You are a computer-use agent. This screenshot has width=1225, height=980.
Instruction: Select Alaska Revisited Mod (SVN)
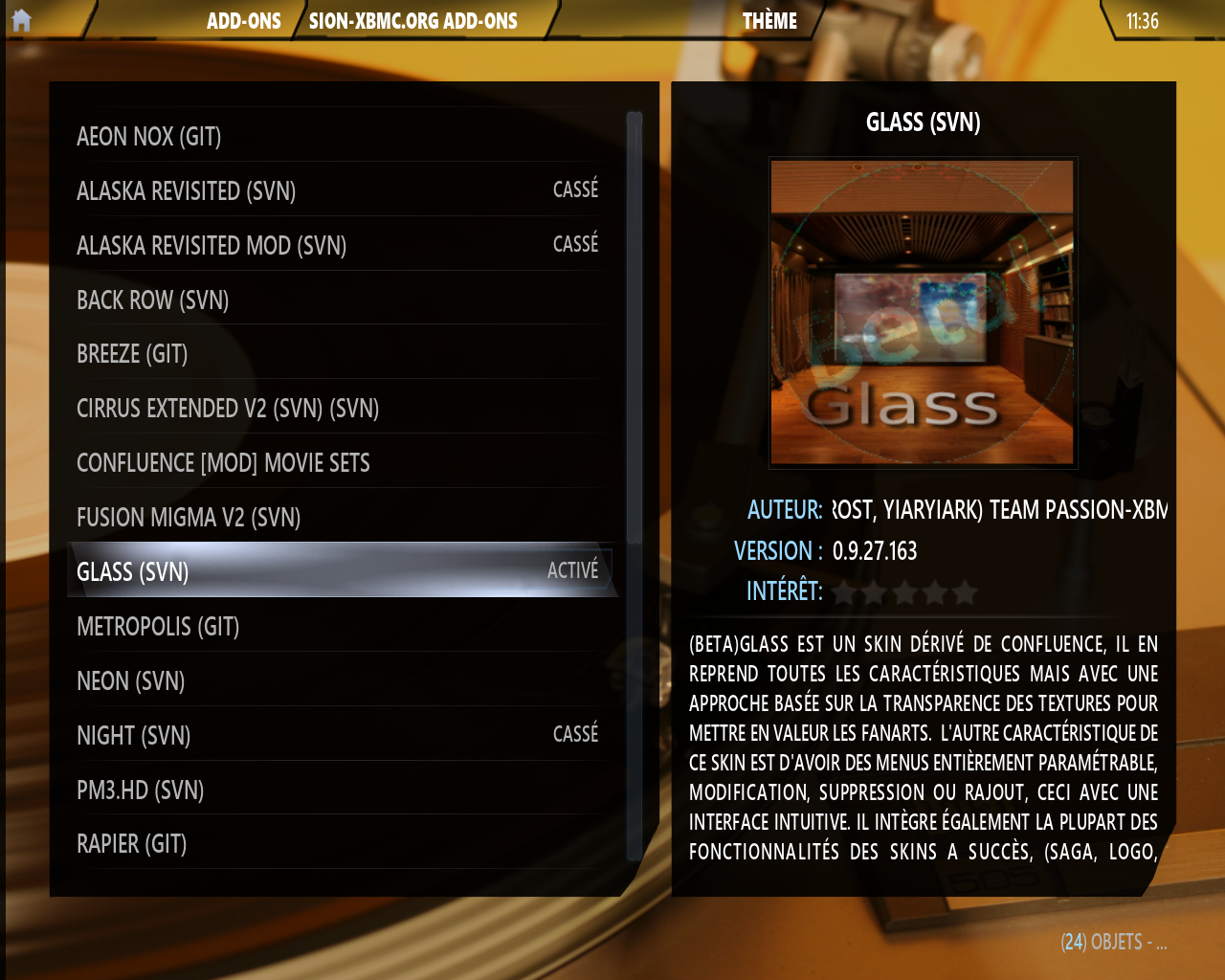212,246
